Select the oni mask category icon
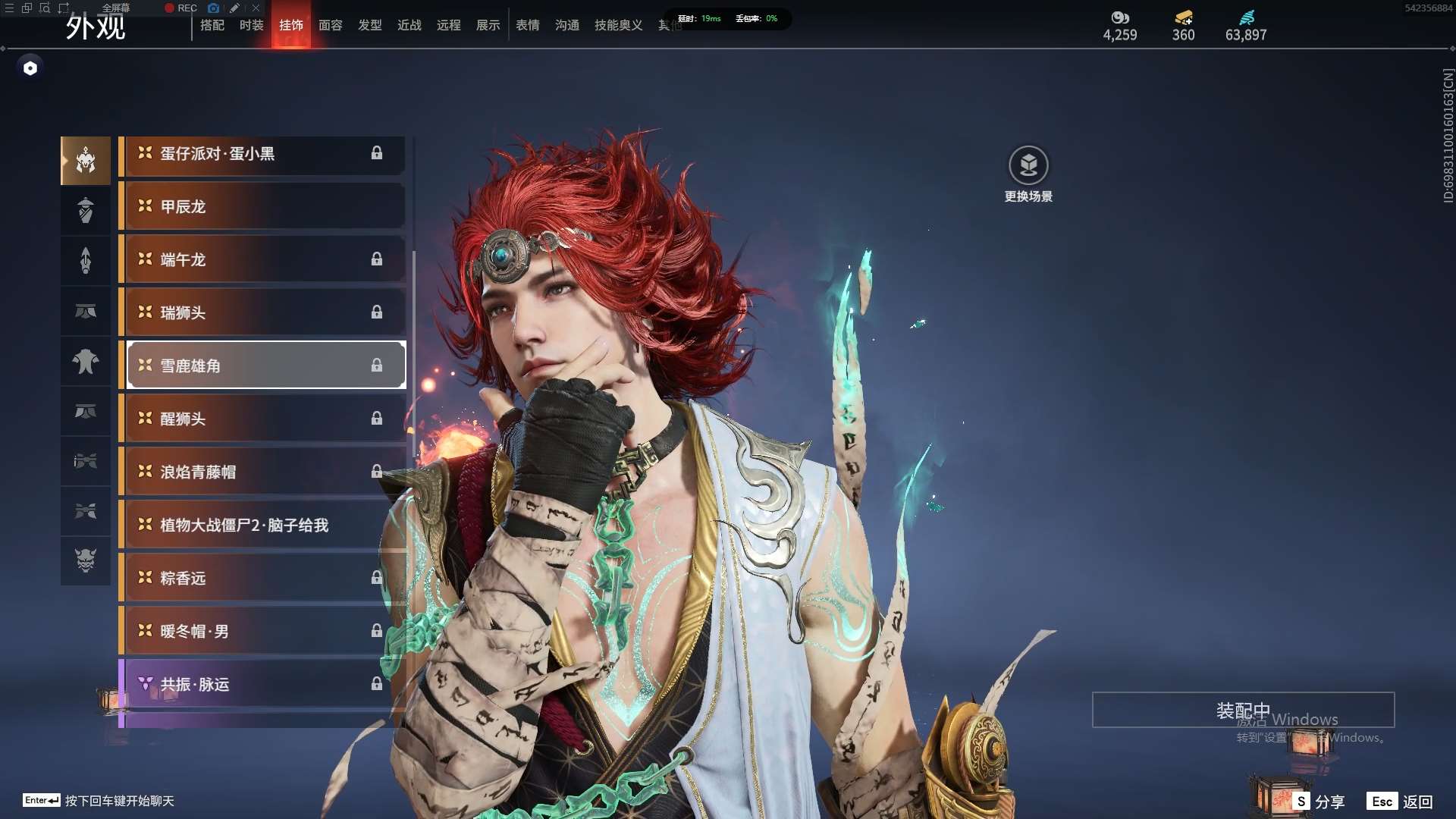The image size is (1456, 819). tap(86, 560)
